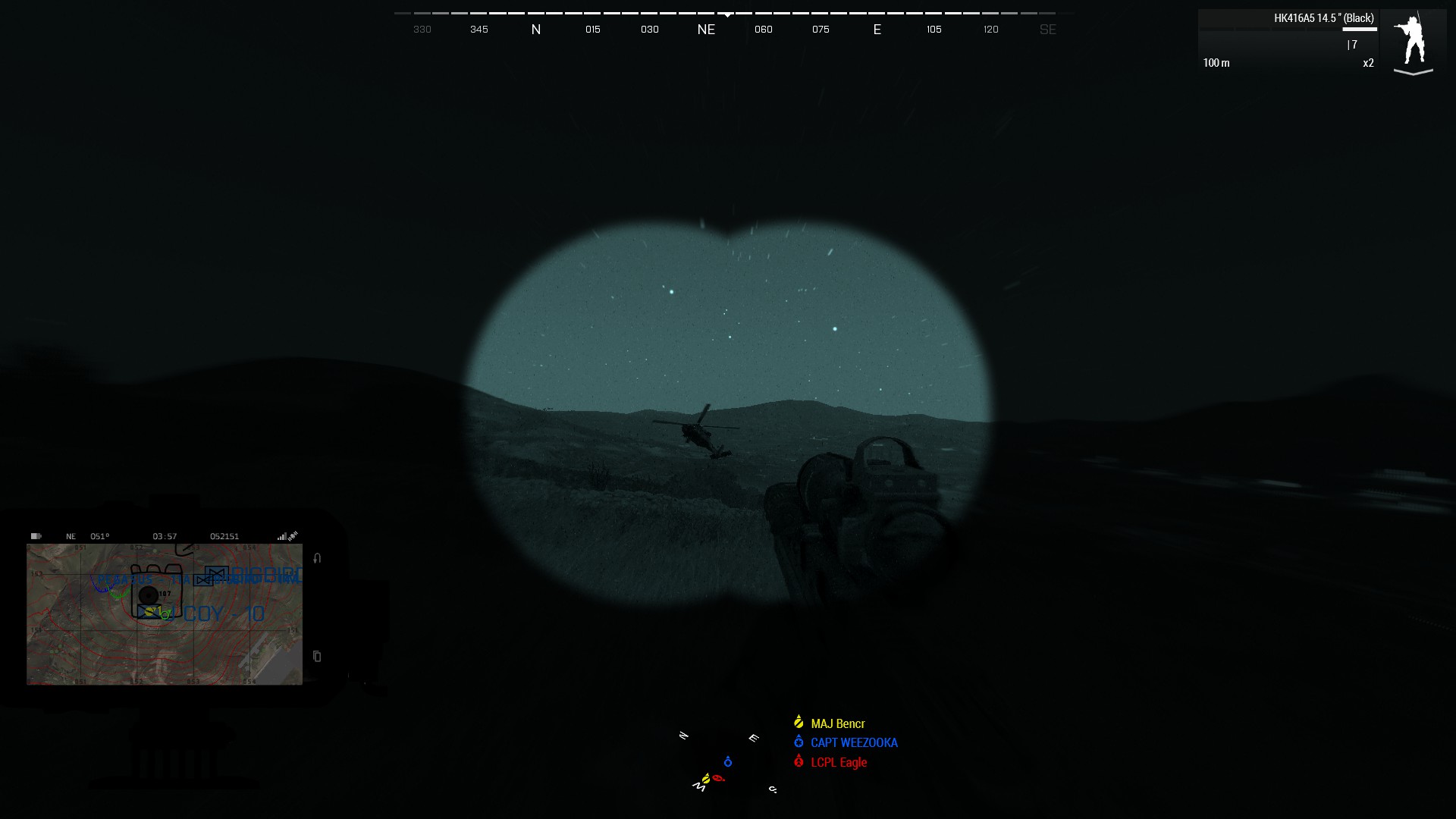This screenshot has width=1456, height=819.
Task: Expand the weapon info panel chevron
Action: tap(1413, 73)
